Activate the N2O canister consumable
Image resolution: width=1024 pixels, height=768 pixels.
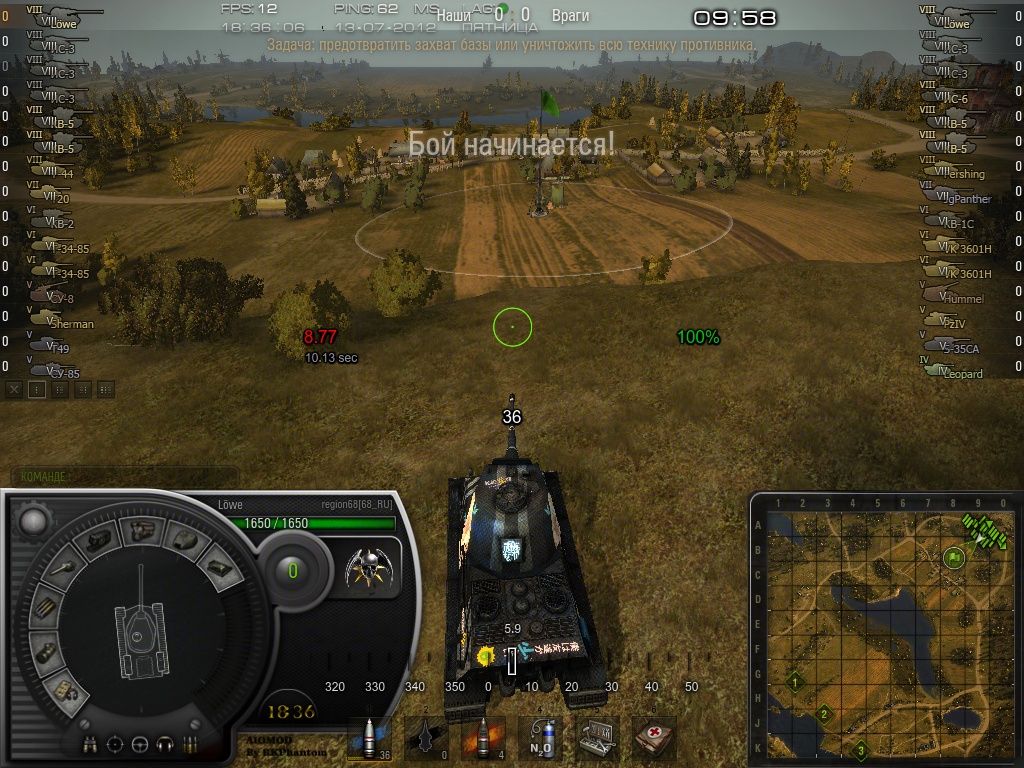pyautogui.click(x=541, y=738)
